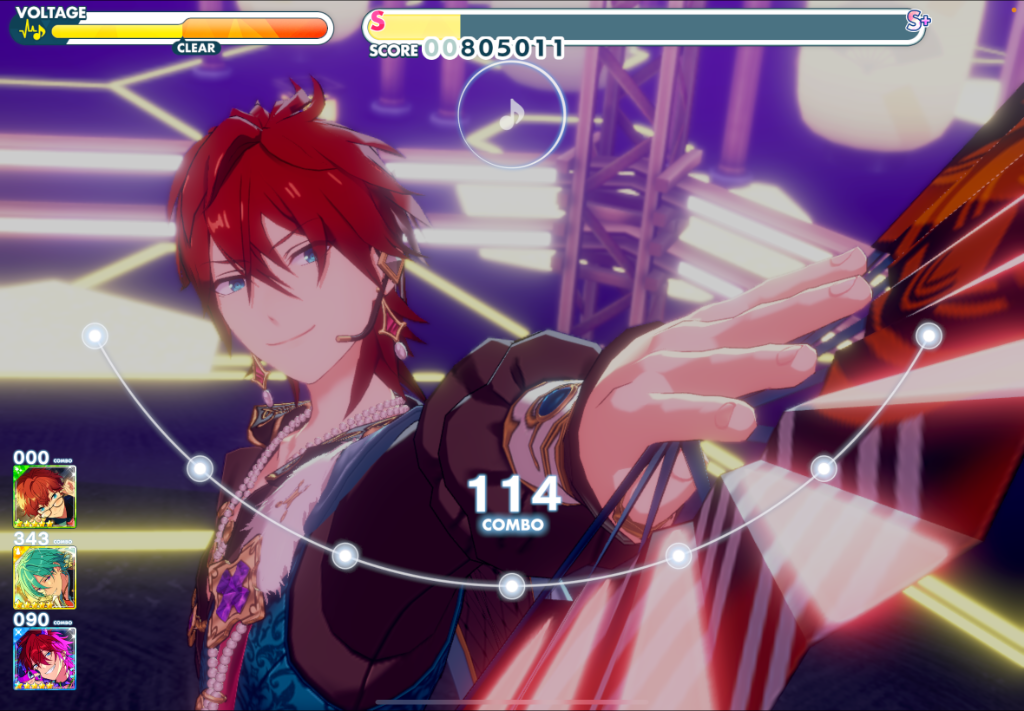Click the music note circle

point(511,115)
